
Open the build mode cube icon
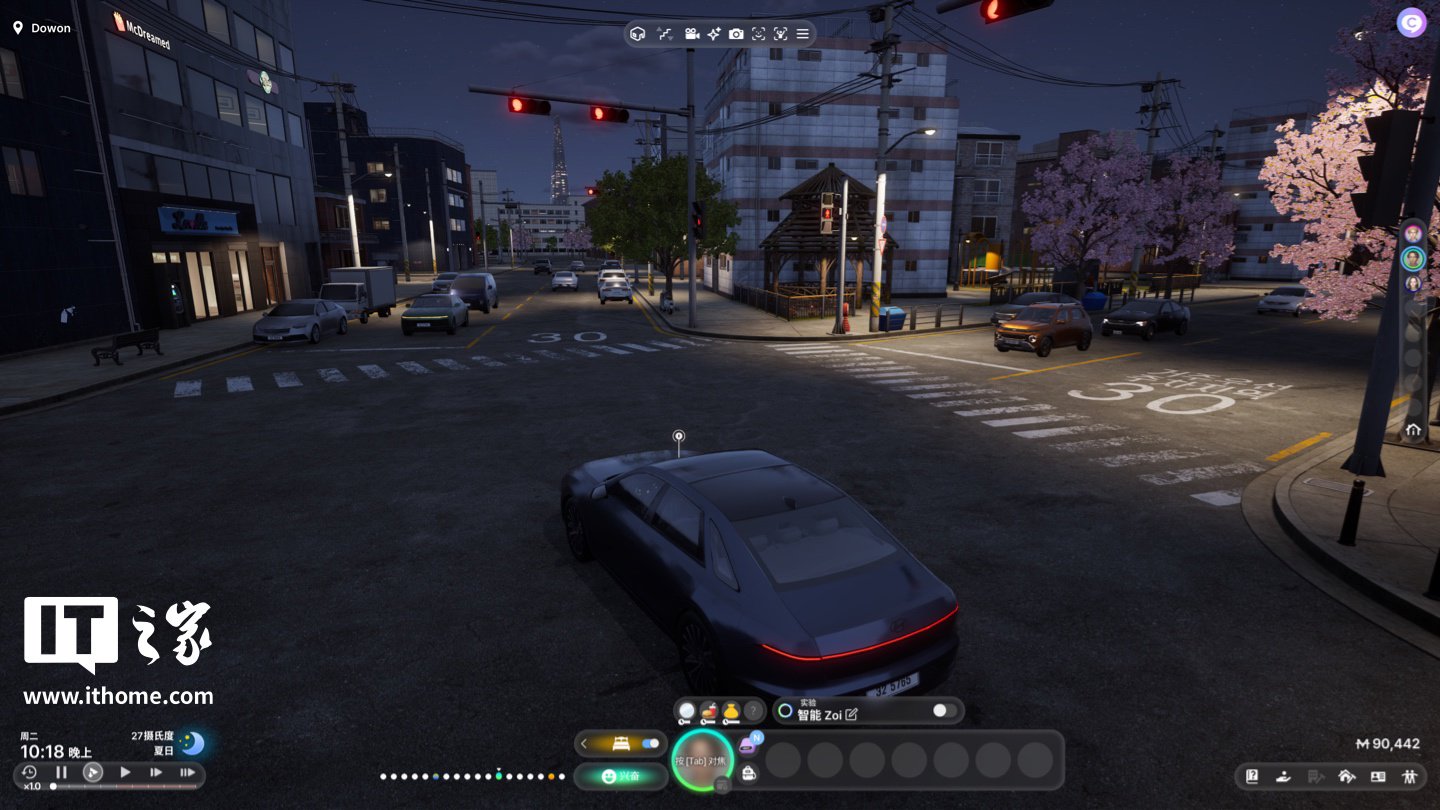point(639,34)
